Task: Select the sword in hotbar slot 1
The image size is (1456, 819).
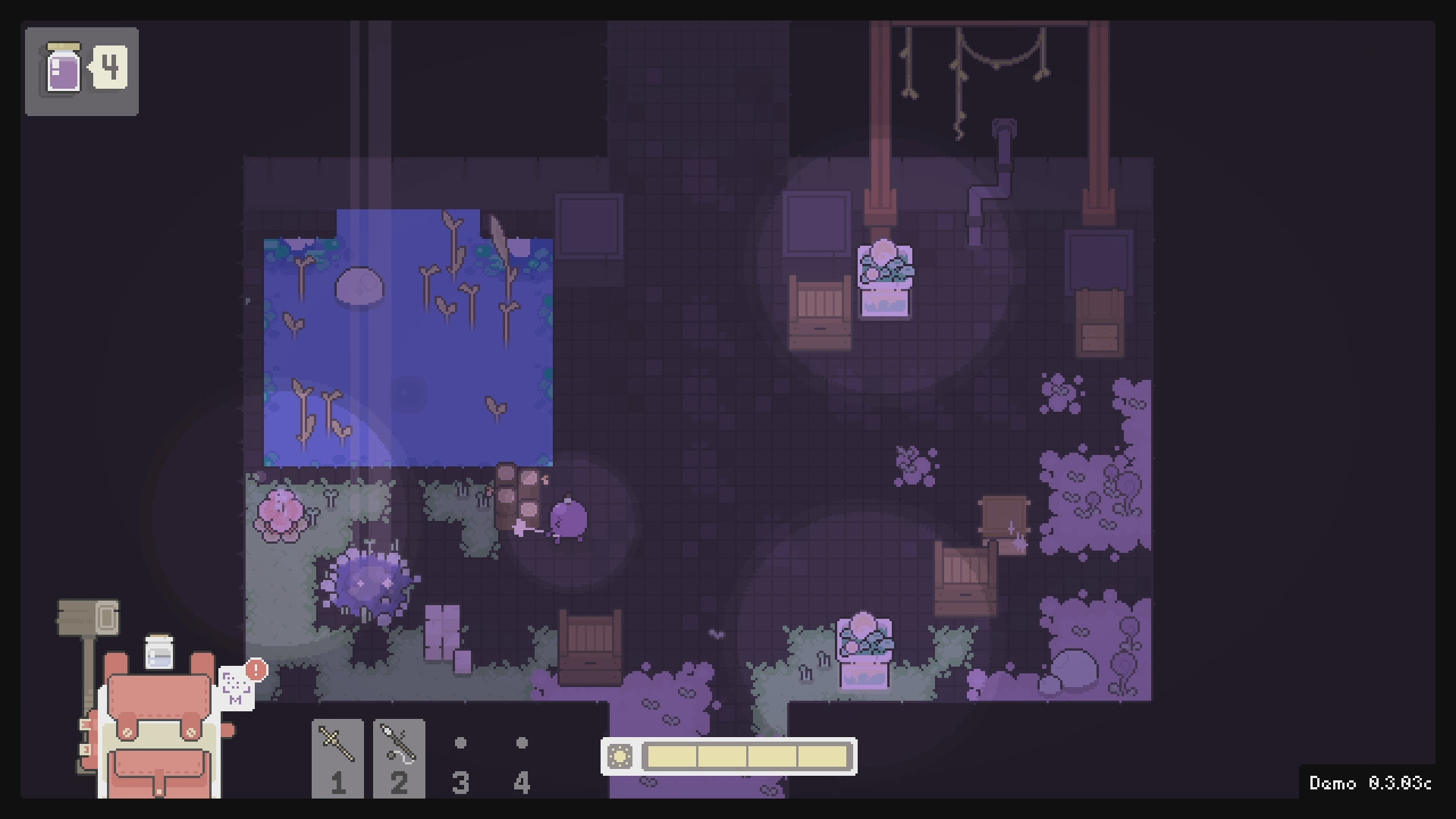Action: click(339, 760)
